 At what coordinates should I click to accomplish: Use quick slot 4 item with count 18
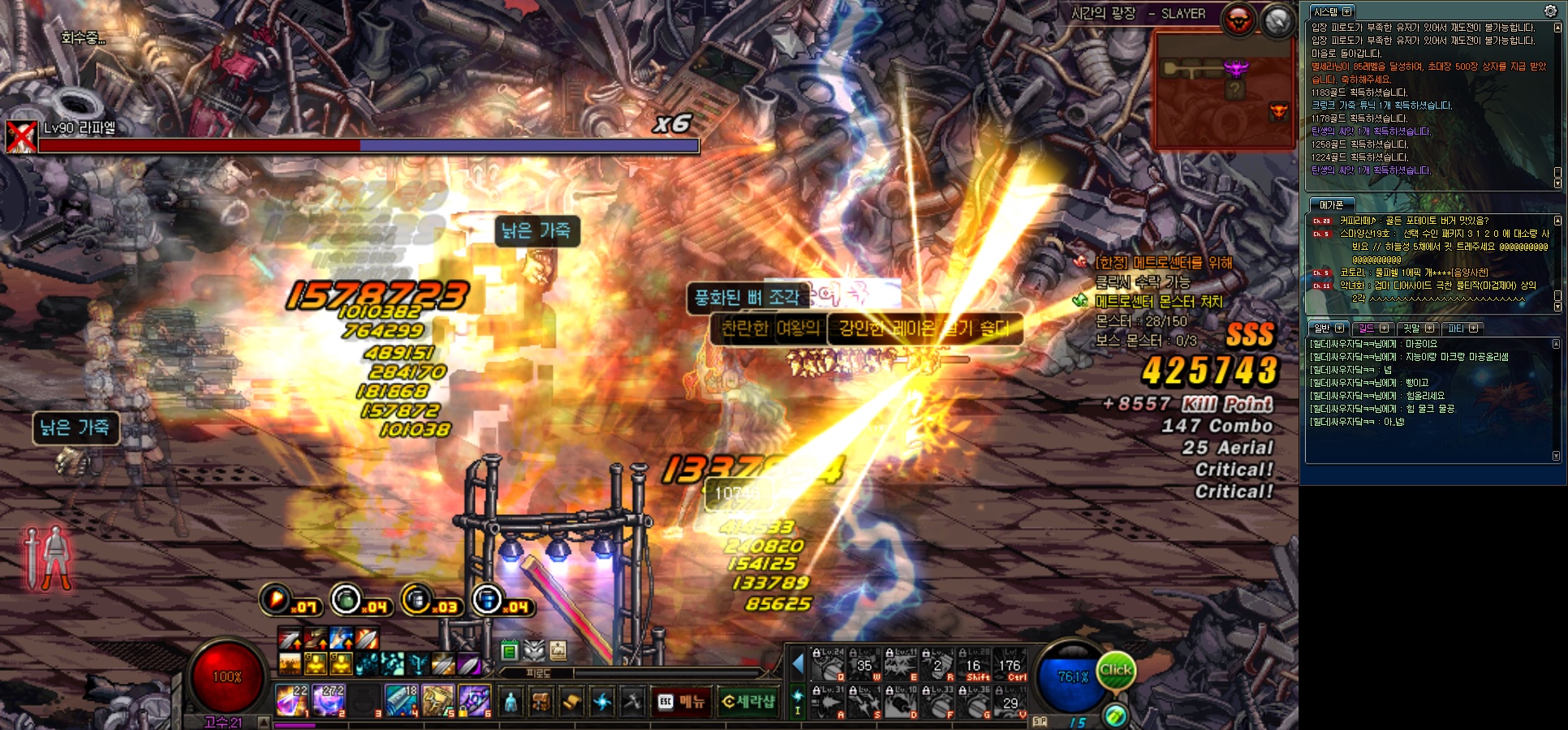(401, 701)
